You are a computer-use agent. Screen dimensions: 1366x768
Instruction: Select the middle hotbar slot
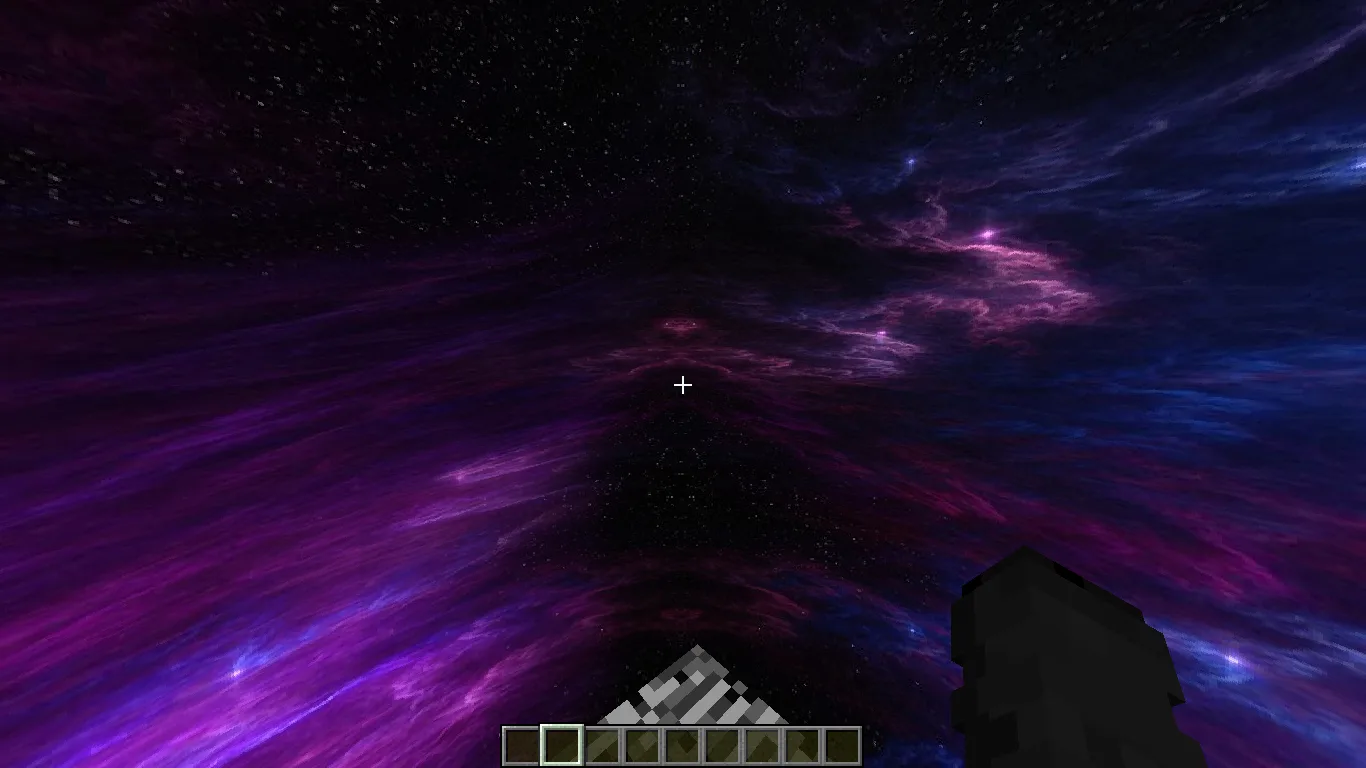(x=682, y=743)
